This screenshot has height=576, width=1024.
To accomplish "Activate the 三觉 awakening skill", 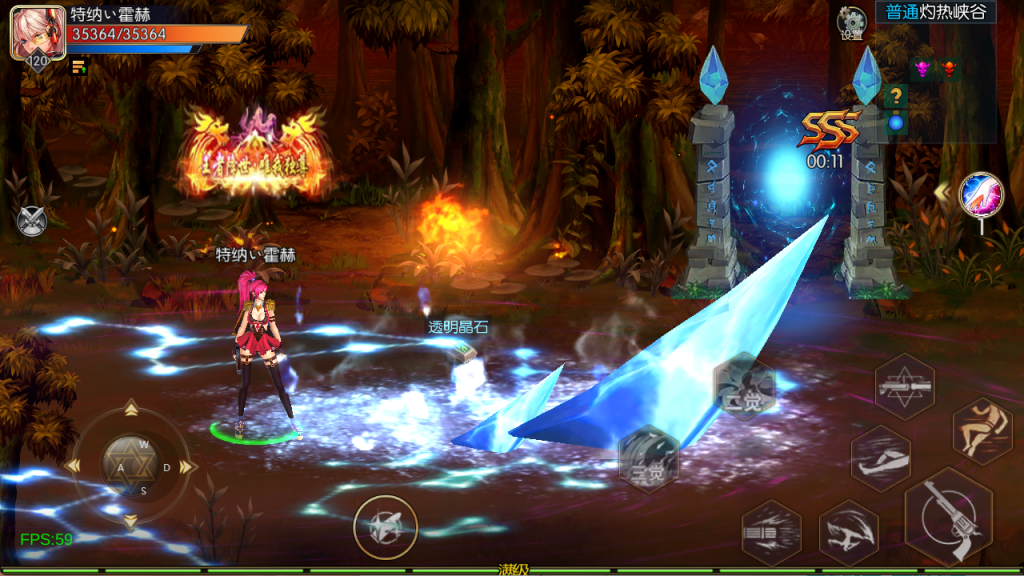I will point(648,458).
